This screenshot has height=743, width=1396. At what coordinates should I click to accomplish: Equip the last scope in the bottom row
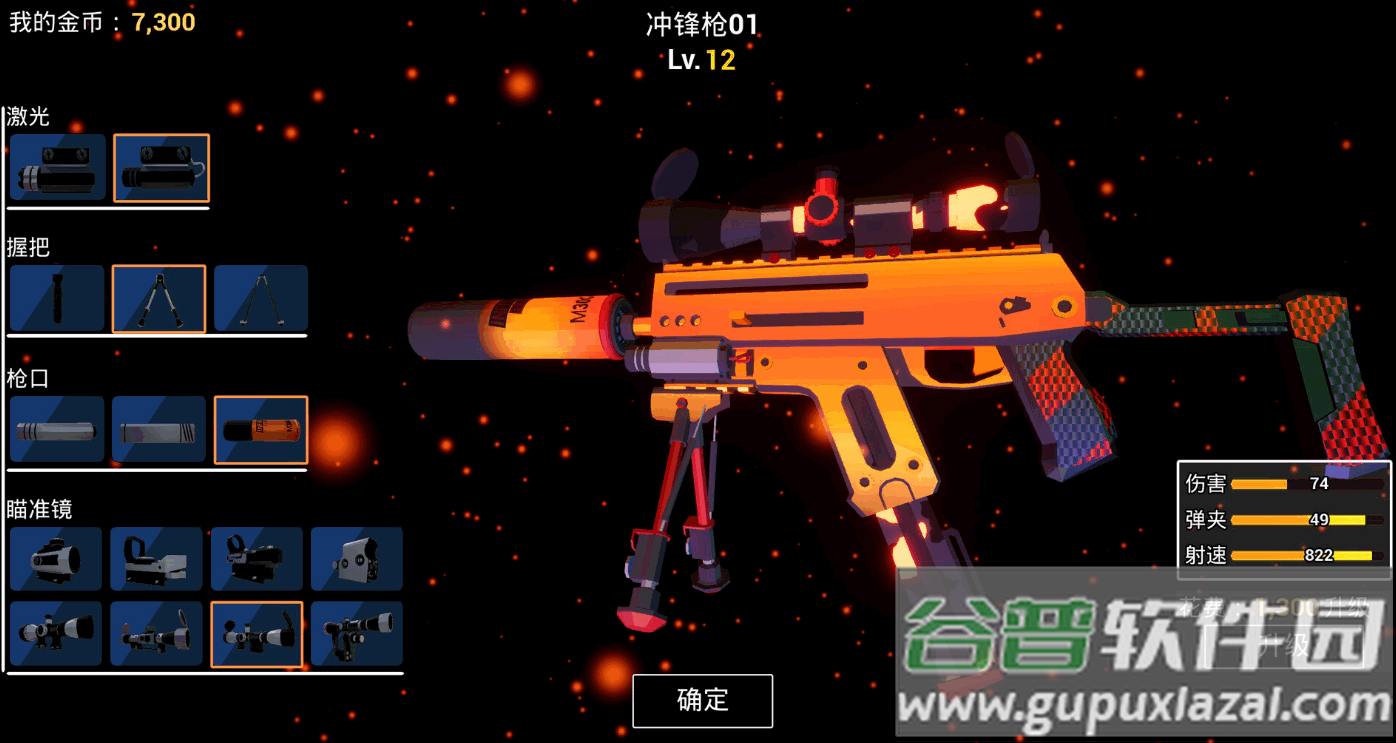tap(357, 634)
